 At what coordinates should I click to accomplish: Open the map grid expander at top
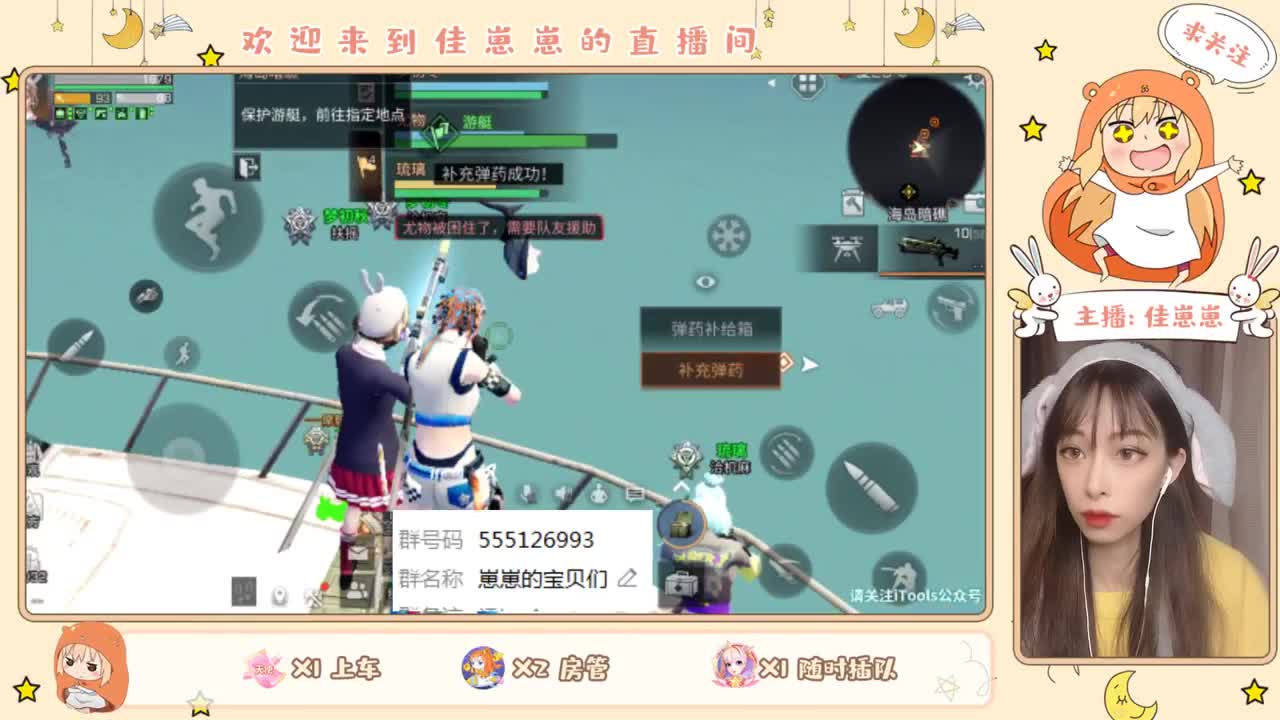click(807, 83)
